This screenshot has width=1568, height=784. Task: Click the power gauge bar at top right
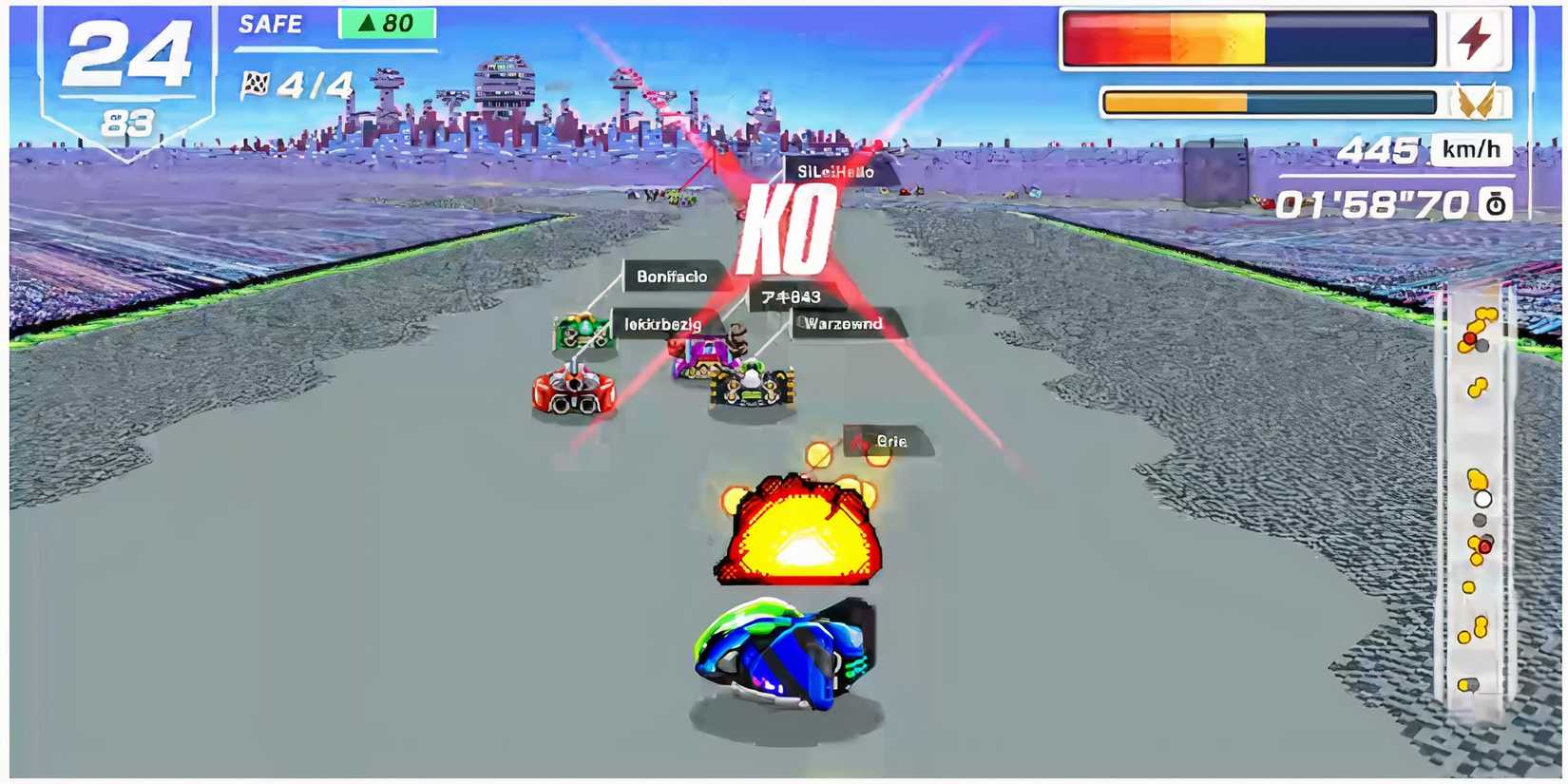1250,40
